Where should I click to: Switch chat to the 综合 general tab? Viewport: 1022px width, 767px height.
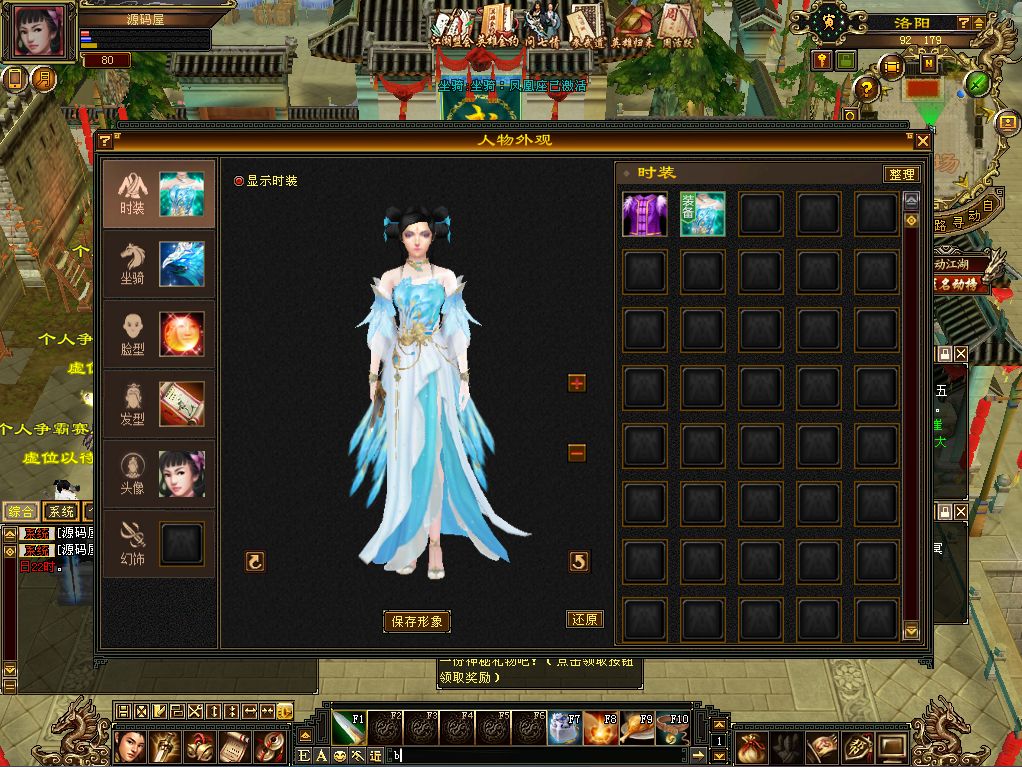coord(21,511)
